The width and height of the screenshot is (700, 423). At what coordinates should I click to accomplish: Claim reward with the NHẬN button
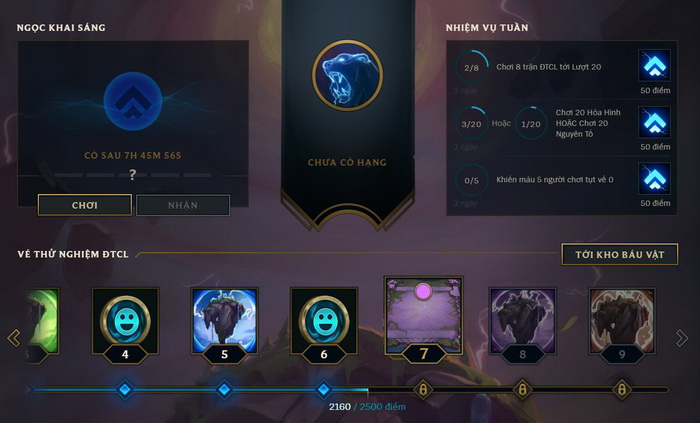(183, 205)
